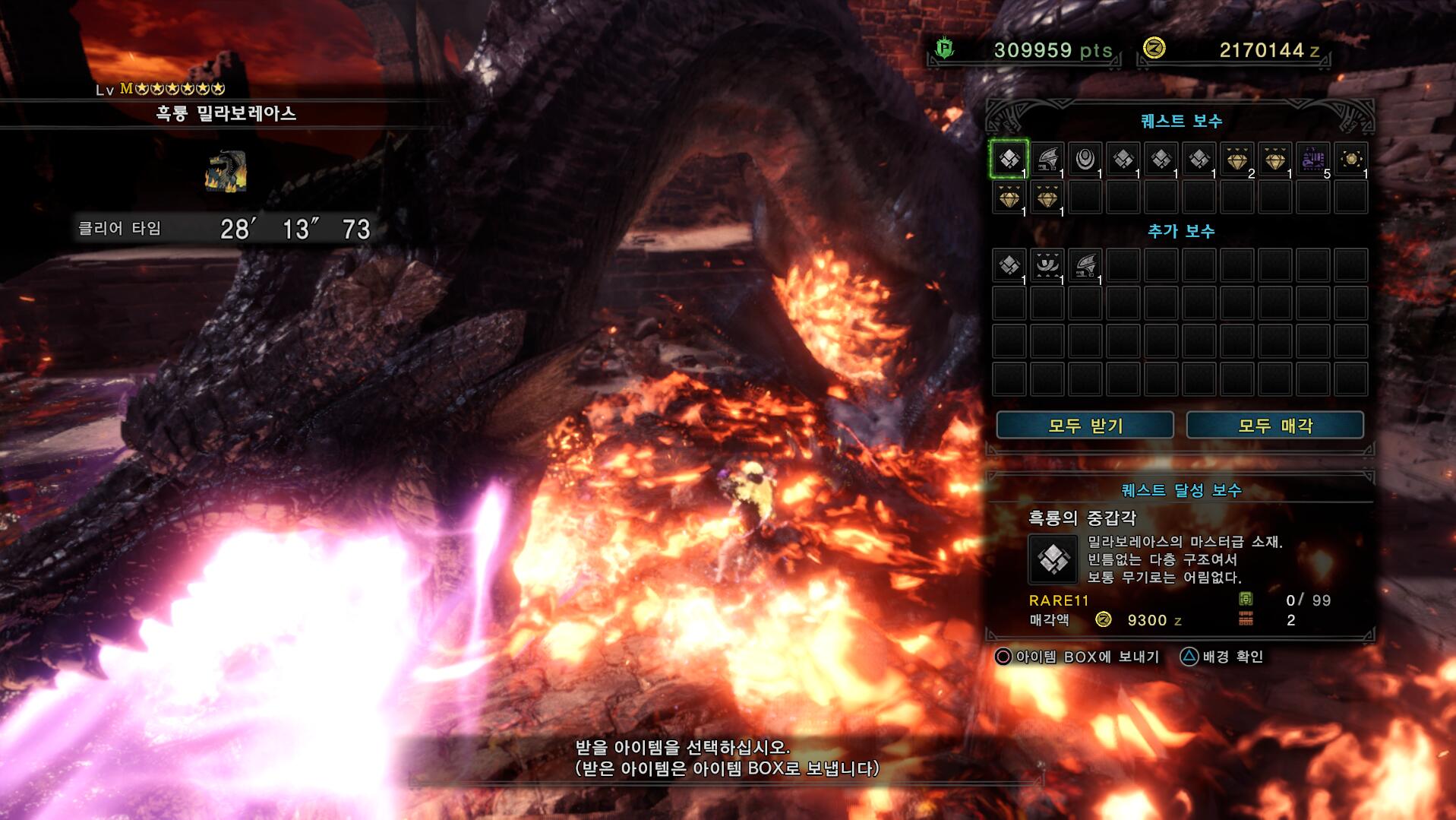Pick the gold orb reward item
This screenshot has height=820, width=1456.
pos(1351,159)
